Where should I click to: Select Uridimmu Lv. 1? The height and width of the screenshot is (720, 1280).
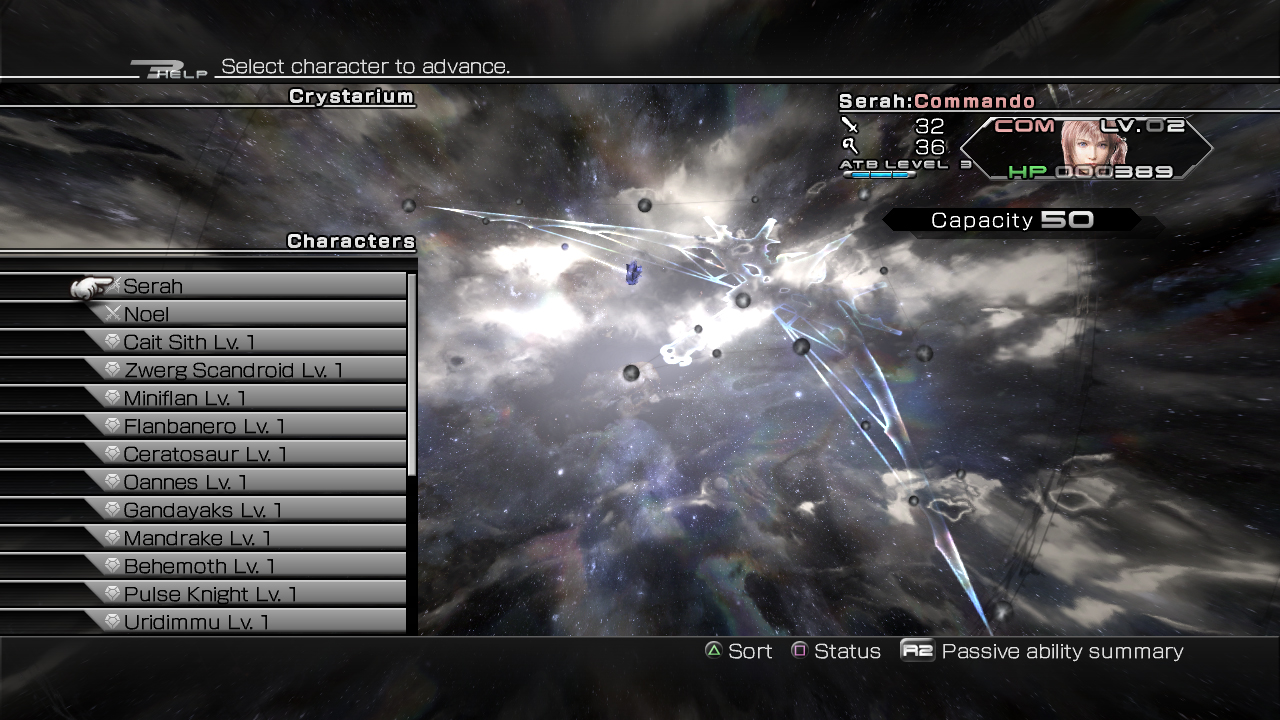(240, 621)
